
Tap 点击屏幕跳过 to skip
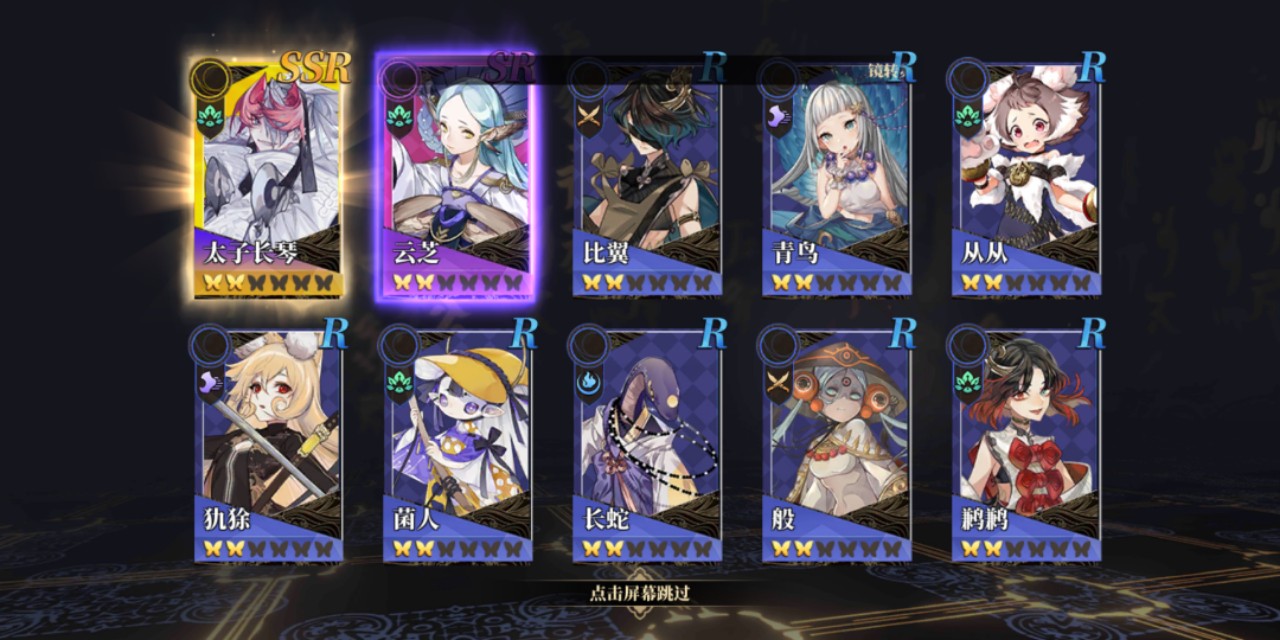click(x=640, y=593)
